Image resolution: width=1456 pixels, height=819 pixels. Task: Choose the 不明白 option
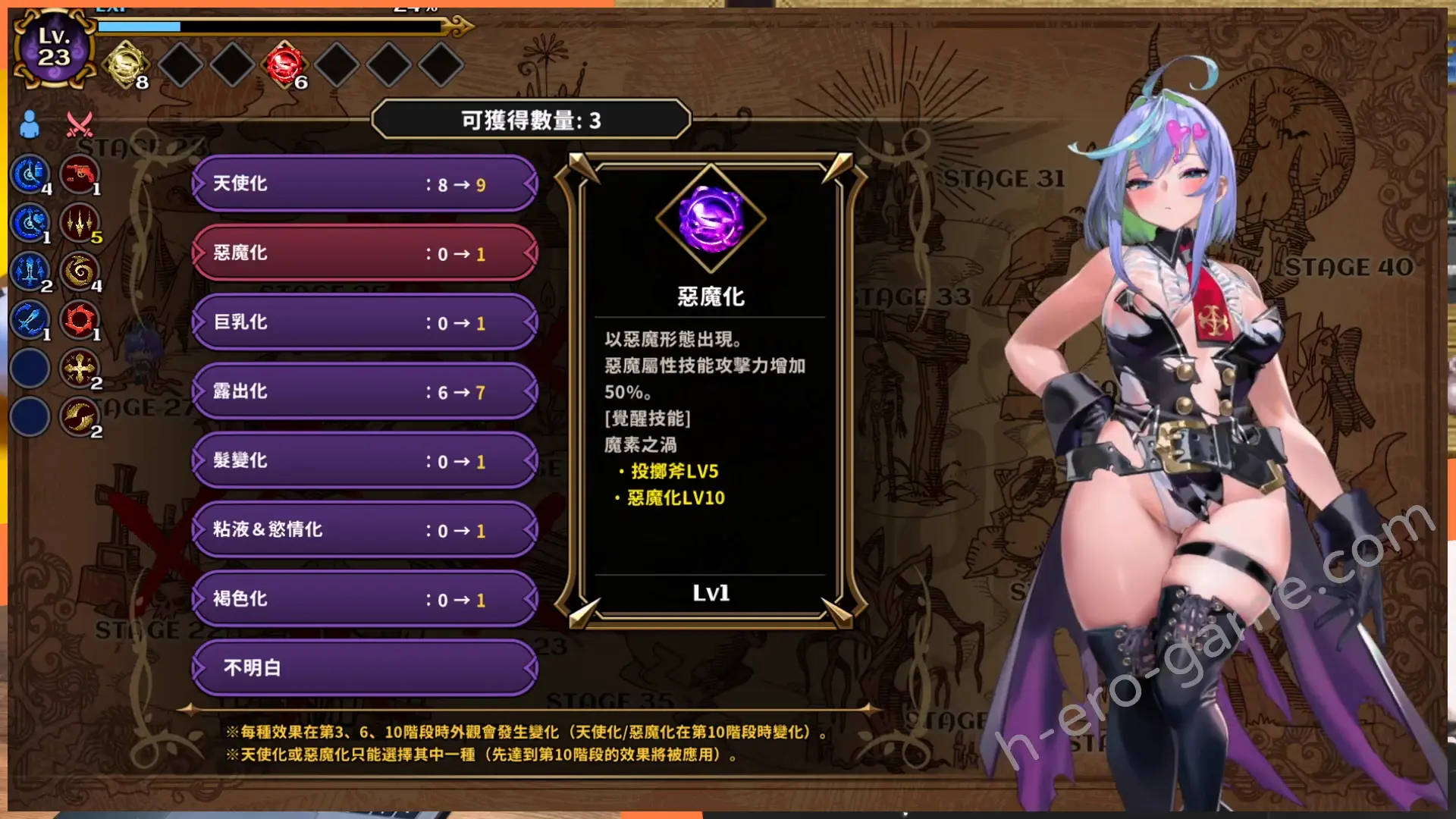point(365,668)
